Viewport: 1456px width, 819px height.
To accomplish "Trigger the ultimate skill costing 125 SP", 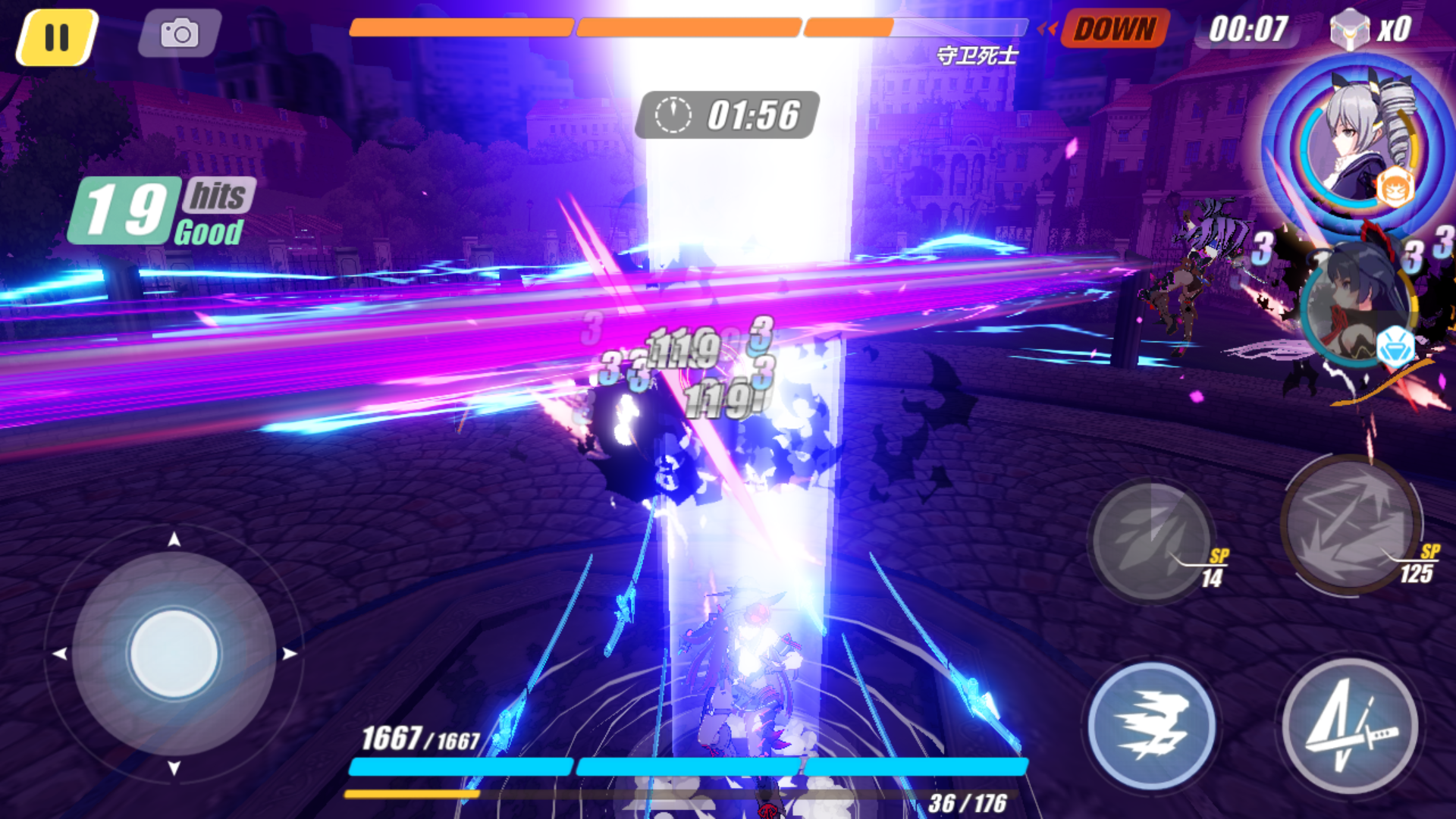I will tap(1351, 523).
